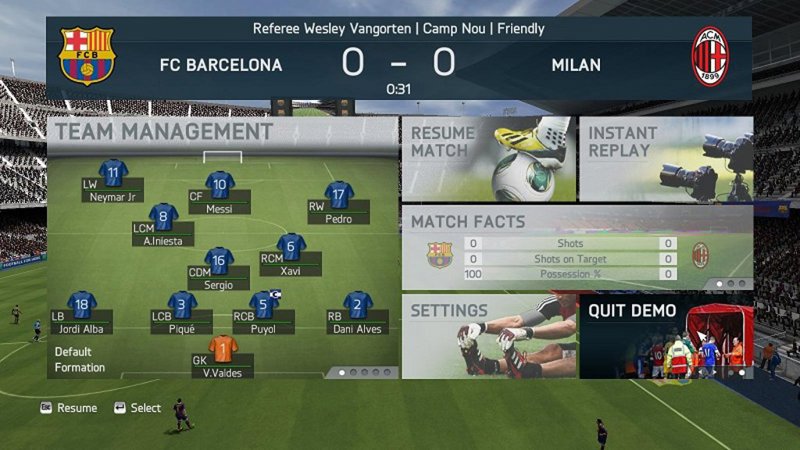This screenshot has width=800, height=450.
Task: Select captain Puyol's number 5 shirt
Action: (264, 304)
